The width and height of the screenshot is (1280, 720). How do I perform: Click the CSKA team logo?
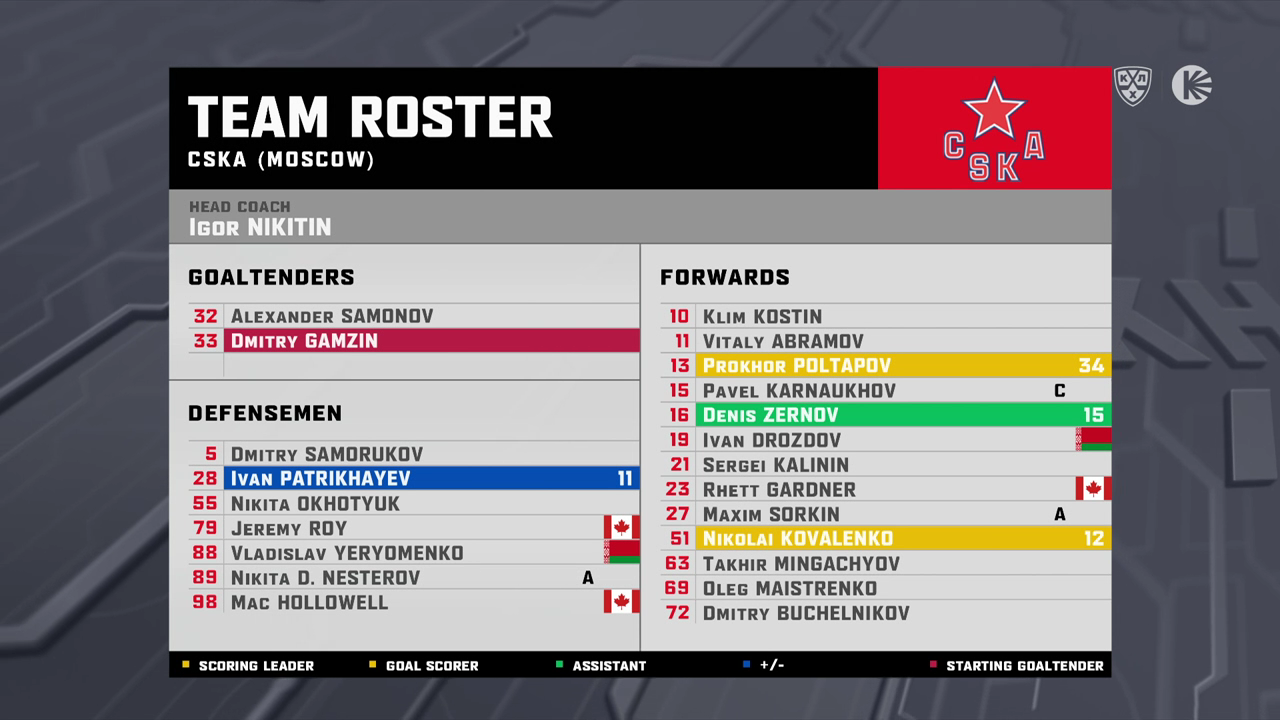click(x=994, y=129)
